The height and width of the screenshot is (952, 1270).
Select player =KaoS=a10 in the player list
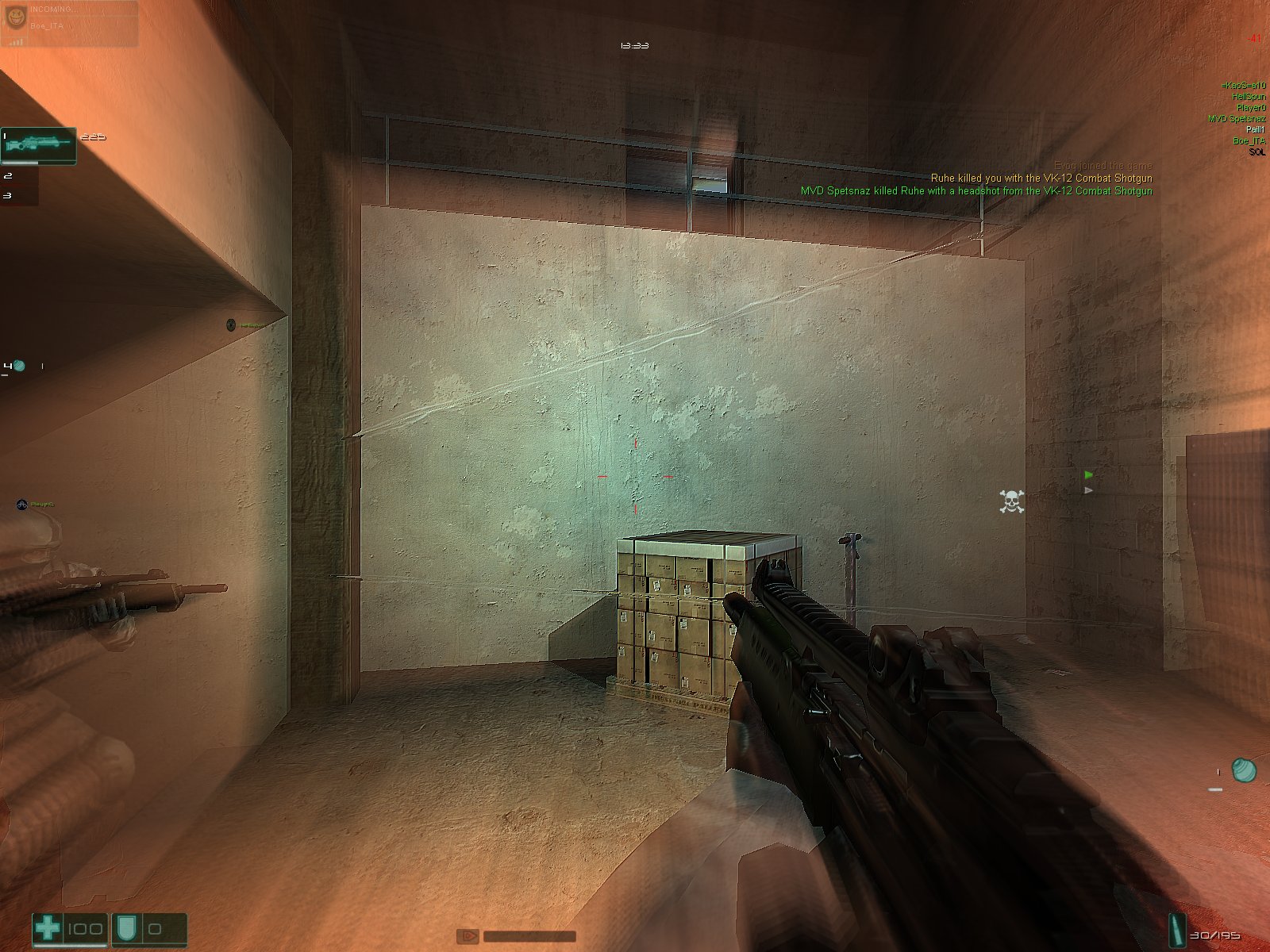coord(1244,85)
